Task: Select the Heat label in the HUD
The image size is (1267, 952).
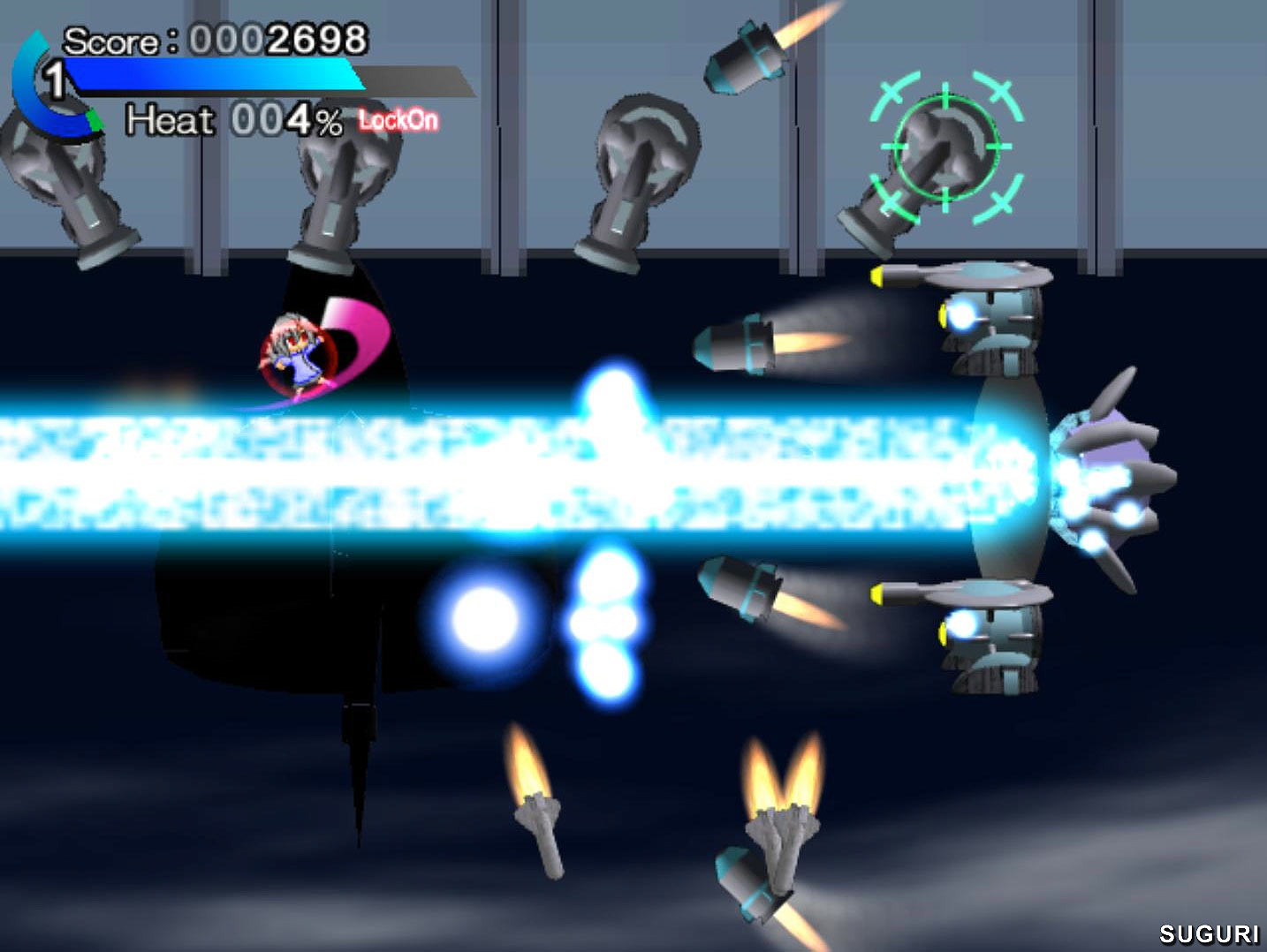Action: point(168,121)
